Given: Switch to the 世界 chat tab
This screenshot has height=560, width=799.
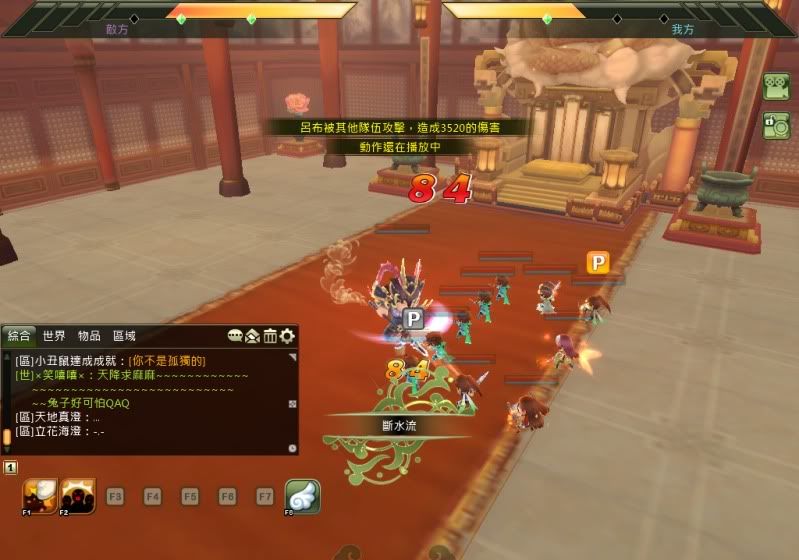Looking at the screenshot, I should pos(54,336).
